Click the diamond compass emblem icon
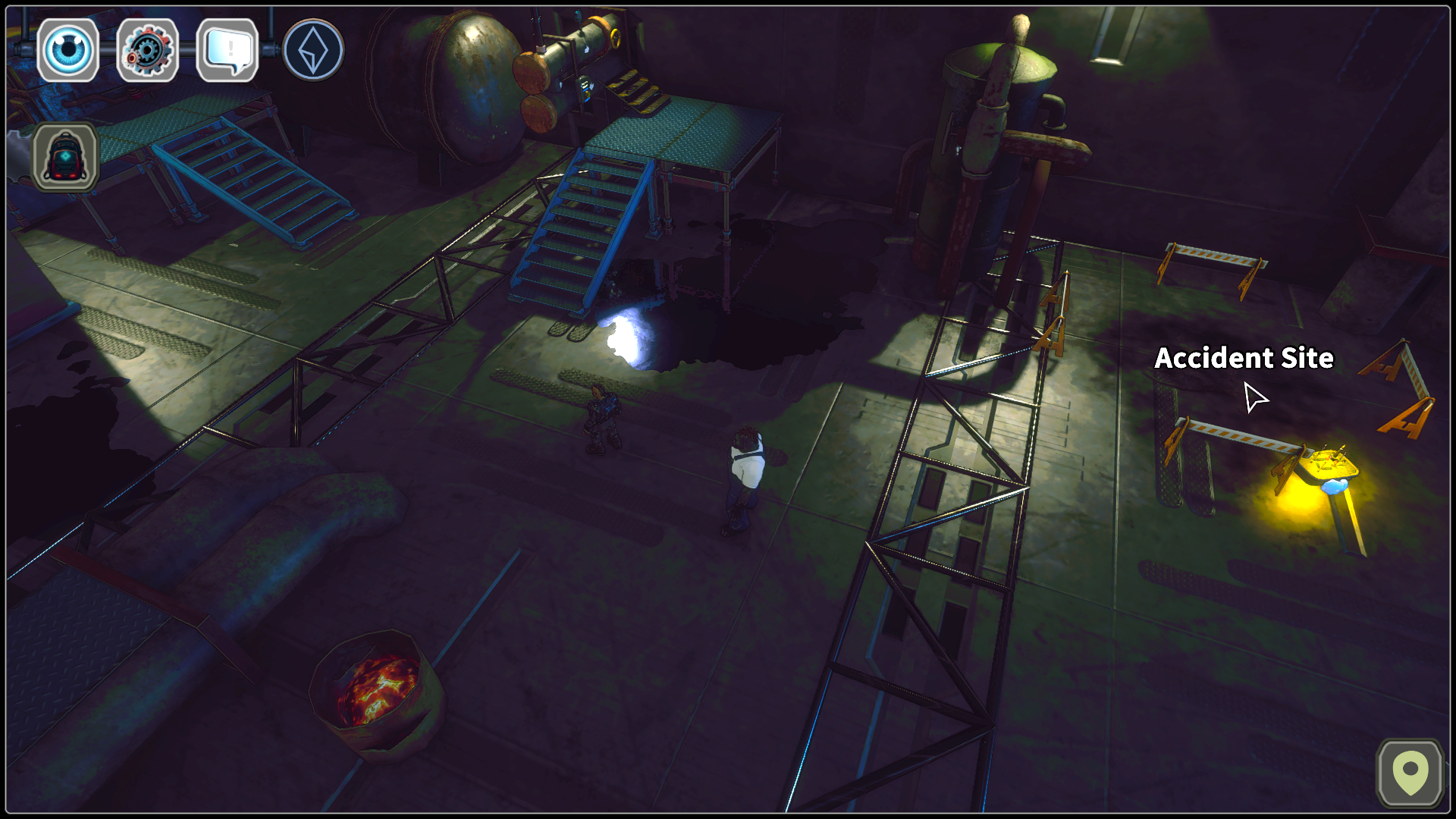The image size is (1456, 819). point(312,49)
